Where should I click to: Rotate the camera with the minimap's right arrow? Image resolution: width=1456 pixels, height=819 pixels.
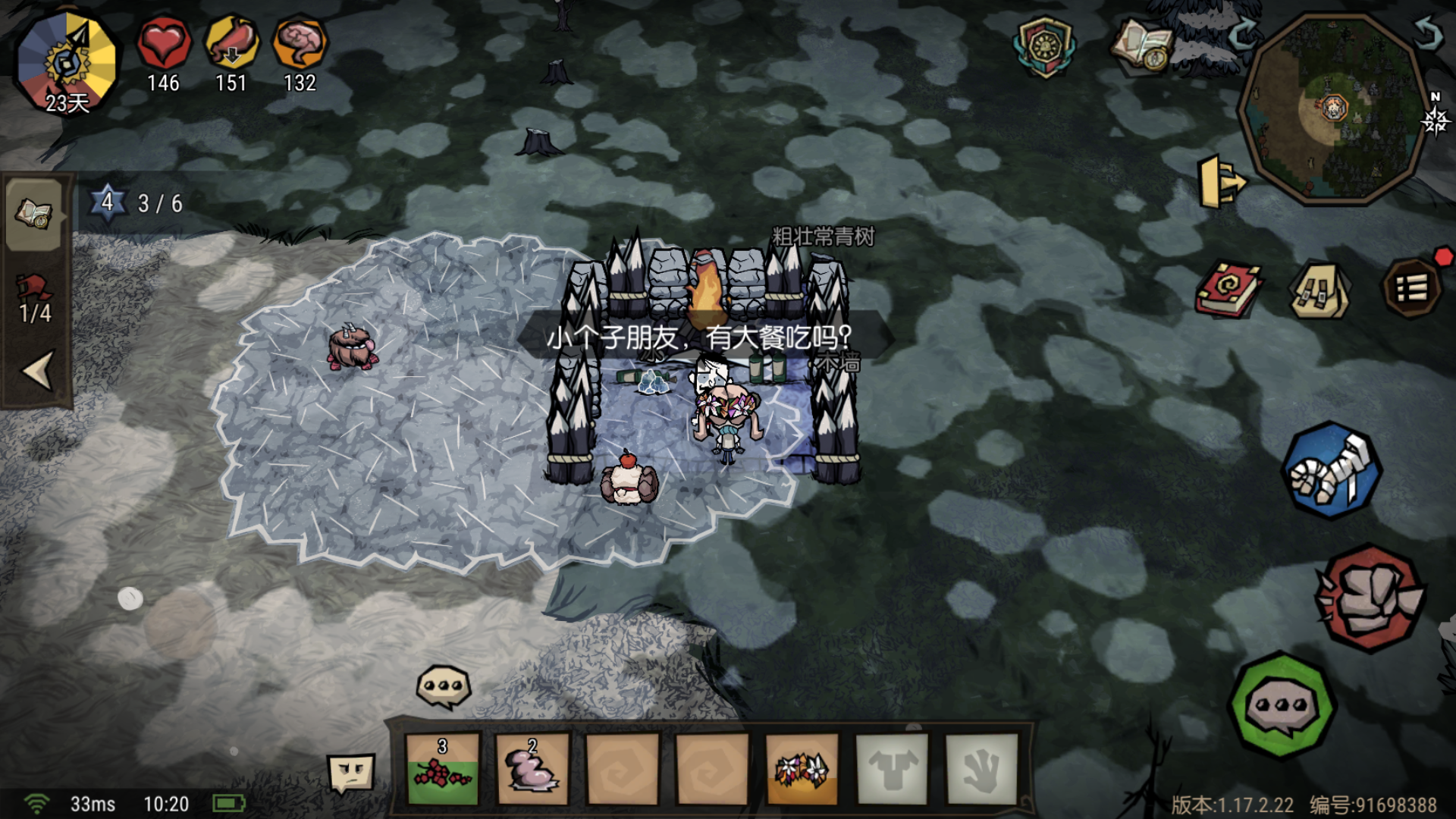coord(1427,34)
